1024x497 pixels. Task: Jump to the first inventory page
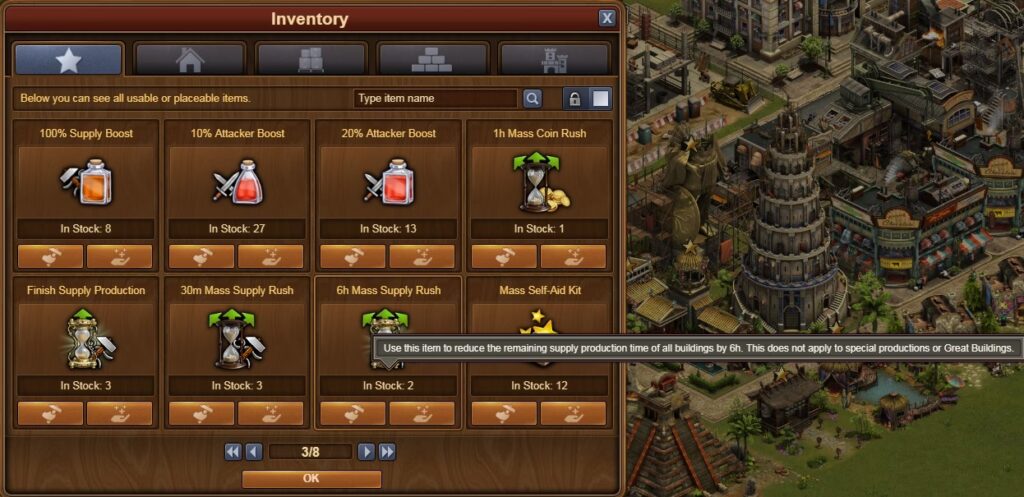tap(233, 452)
